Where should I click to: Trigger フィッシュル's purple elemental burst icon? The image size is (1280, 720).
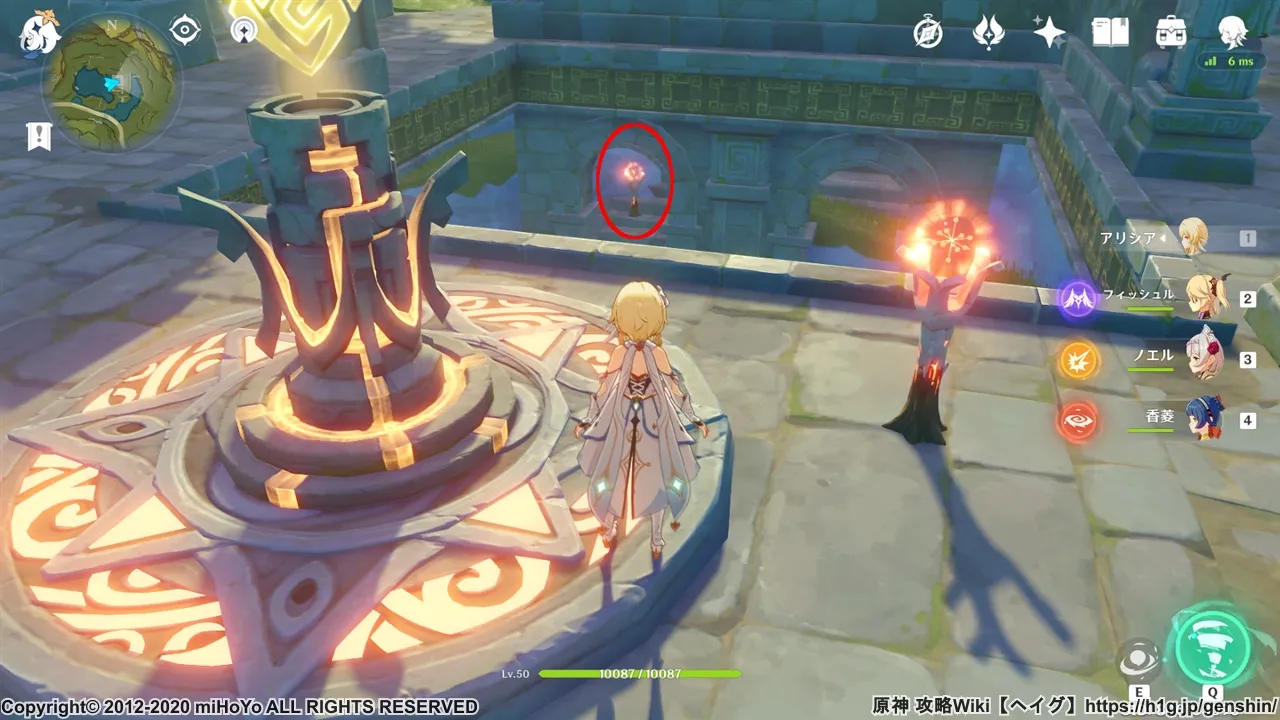[x=1078, y=299]
